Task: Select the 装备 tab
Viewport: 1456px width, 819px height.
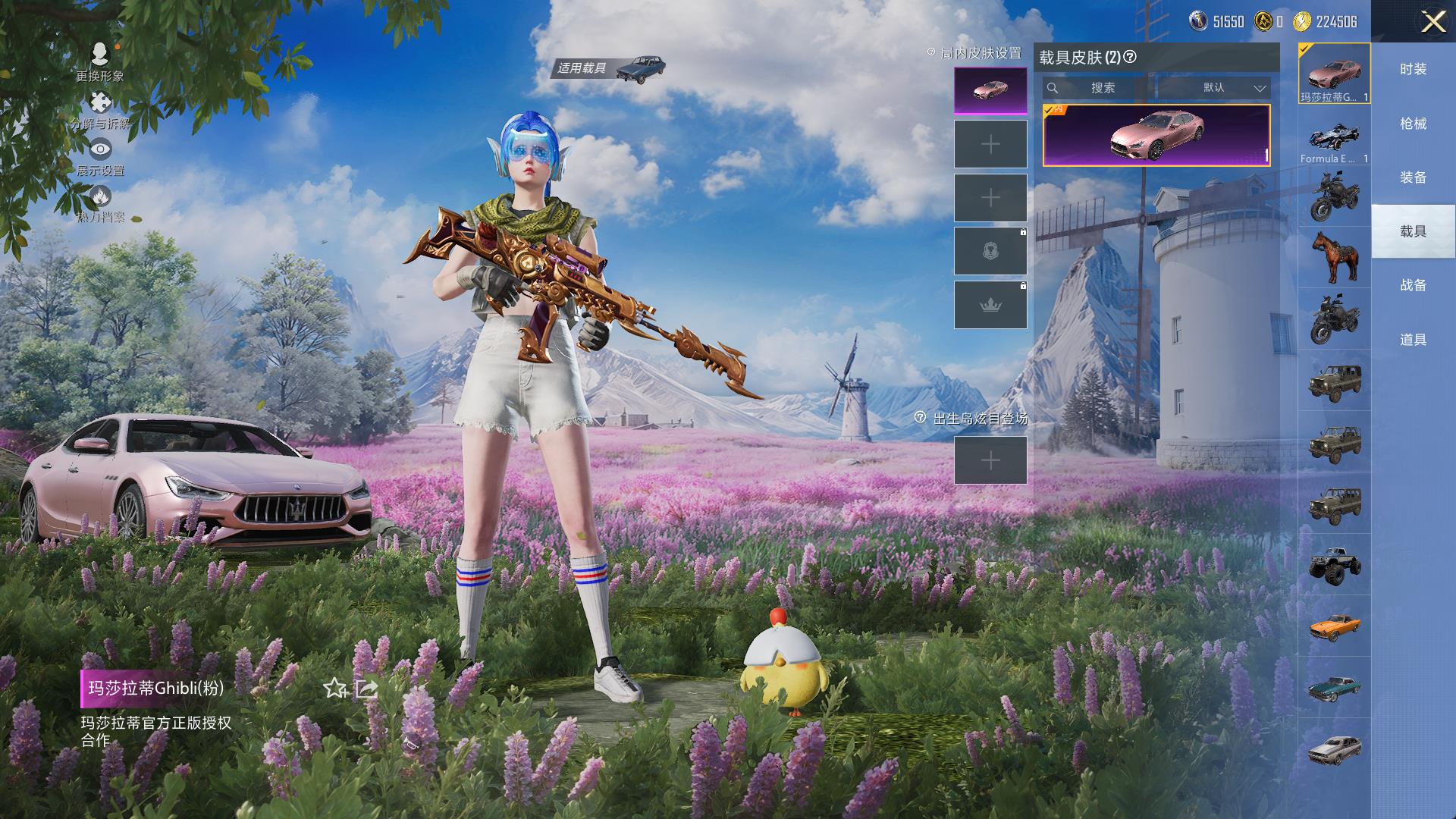Action: tap(1413, 177)
